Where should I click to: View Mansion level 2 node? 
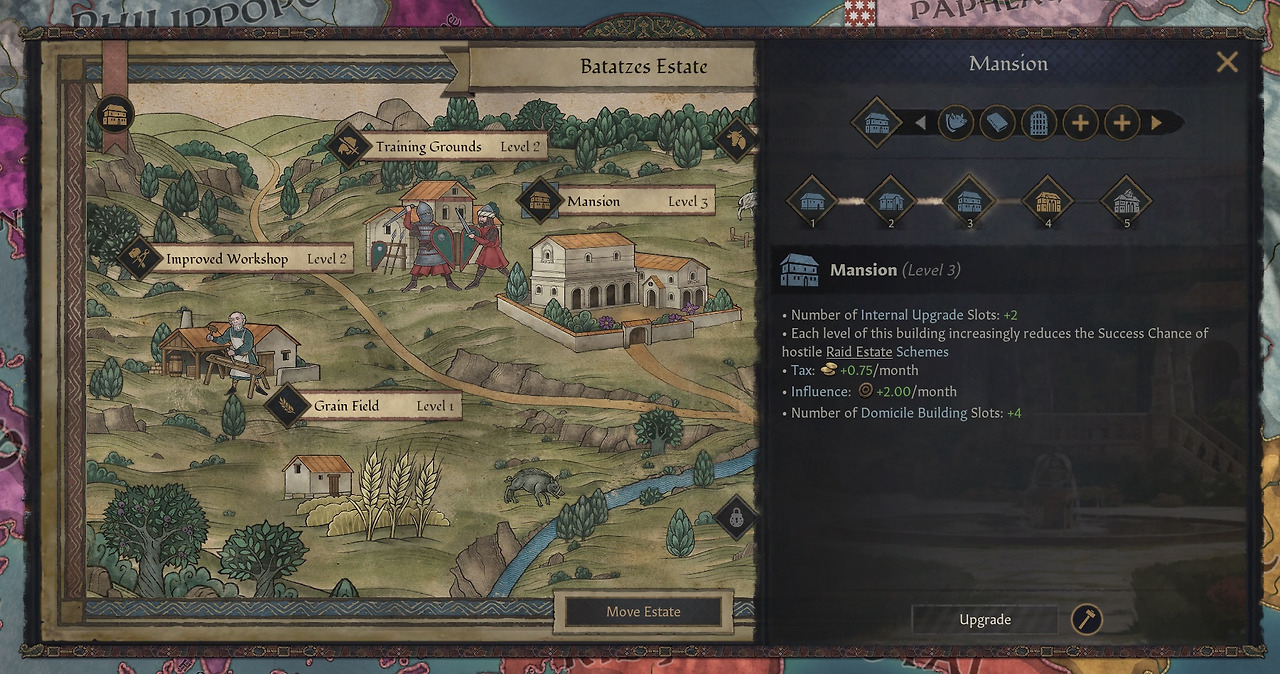891,200
